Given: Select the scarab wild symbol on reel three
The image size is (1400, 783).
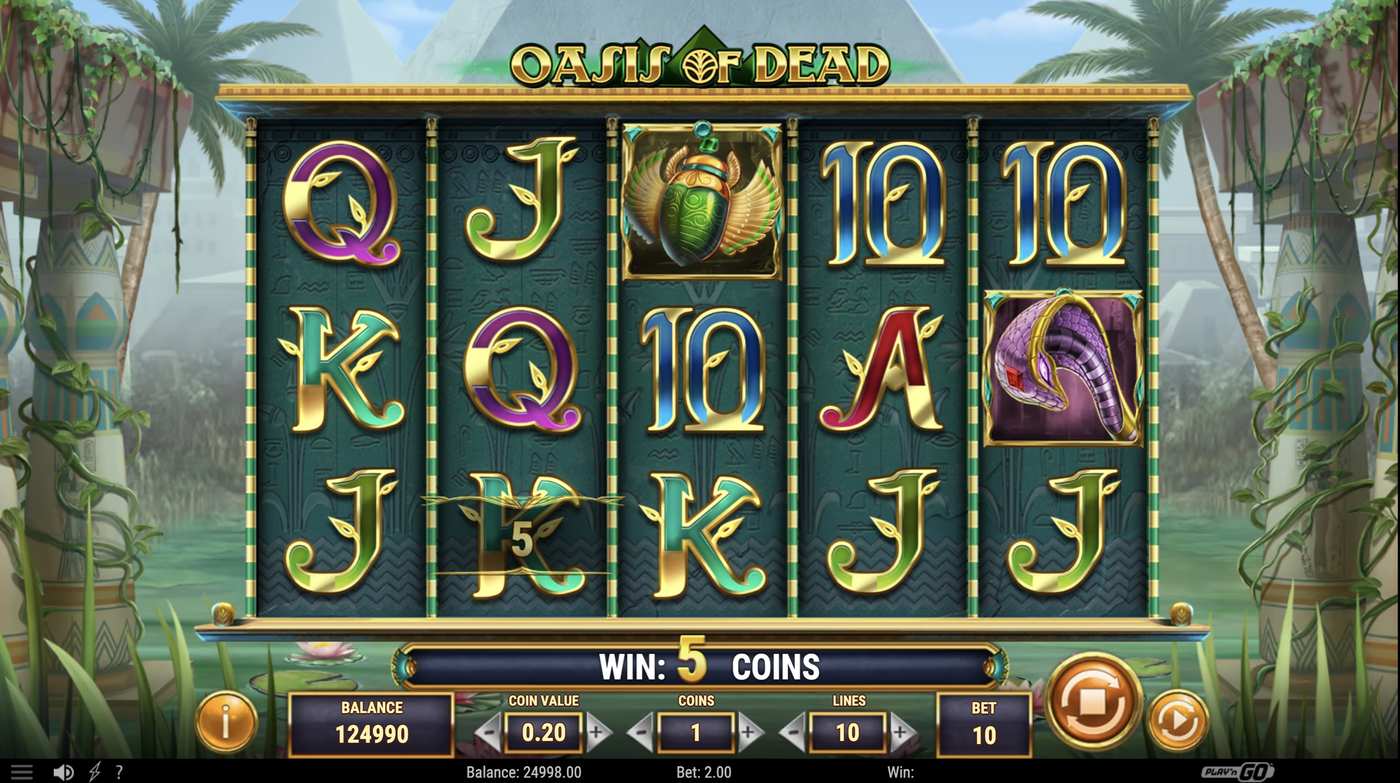Looking at the screenshot, I should 701,196.
